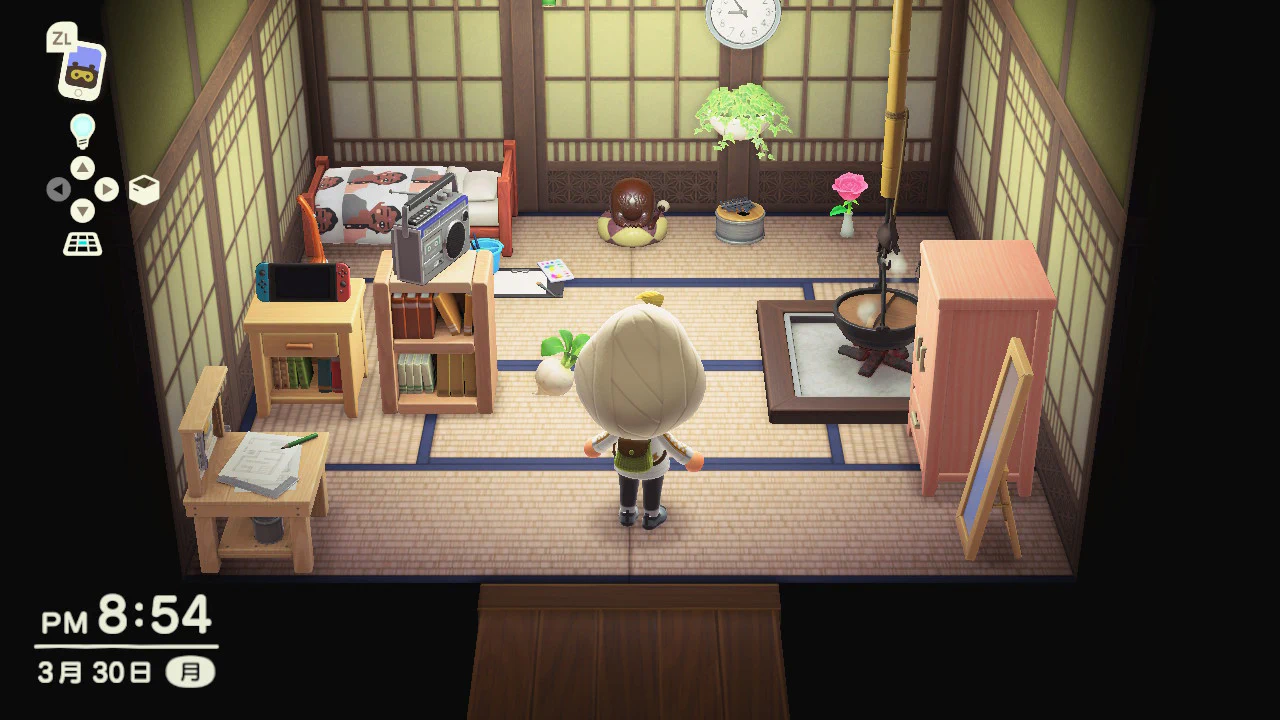Open the home storage box icon

coord(144,190)
